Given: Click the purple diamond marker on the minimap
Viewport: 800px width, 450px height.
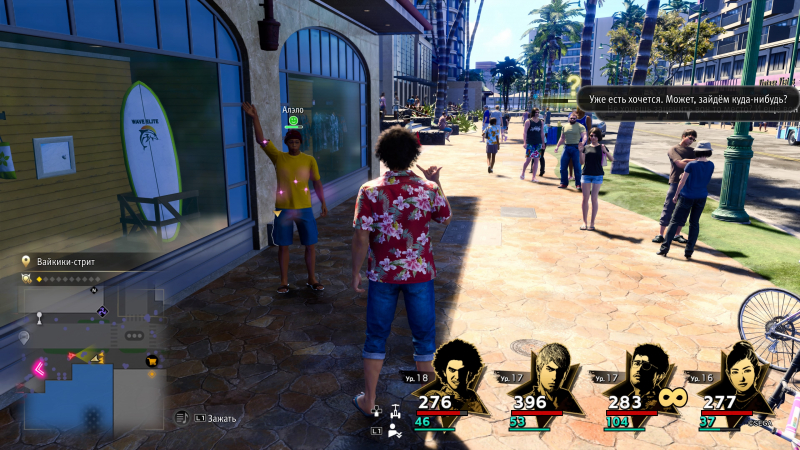Looking at the screenshot, I should pyautogui.click(x=103, y=312).
